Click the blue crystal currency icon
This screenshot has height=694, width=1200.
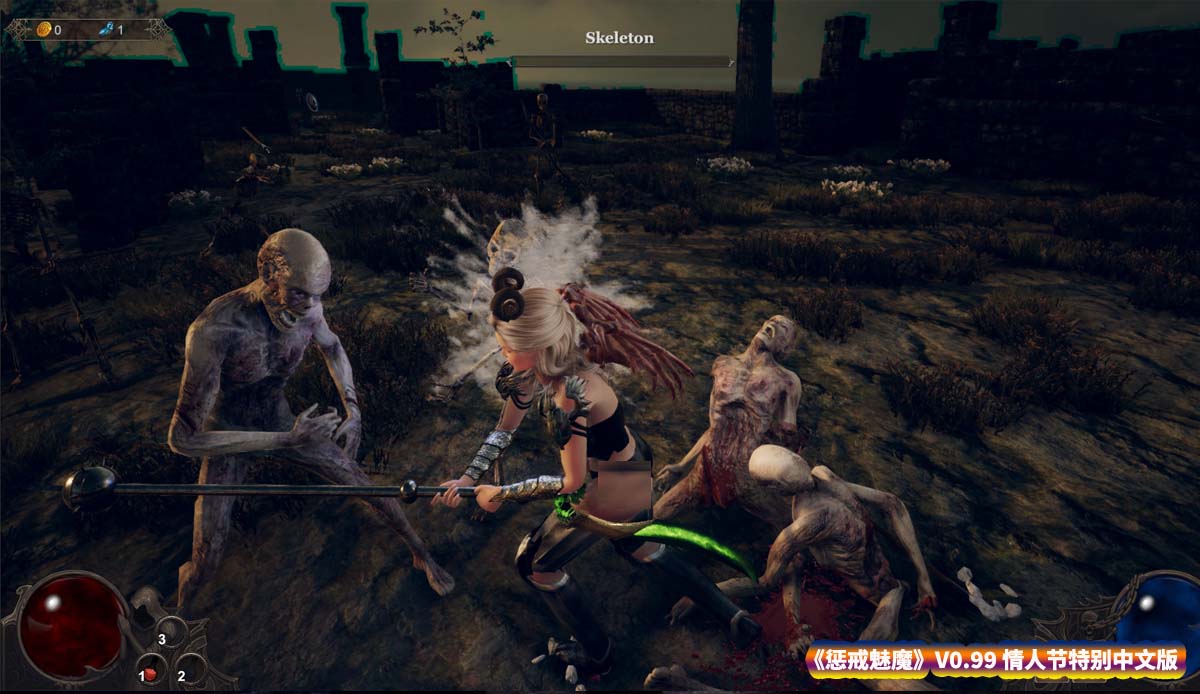(x=106, y=30)
